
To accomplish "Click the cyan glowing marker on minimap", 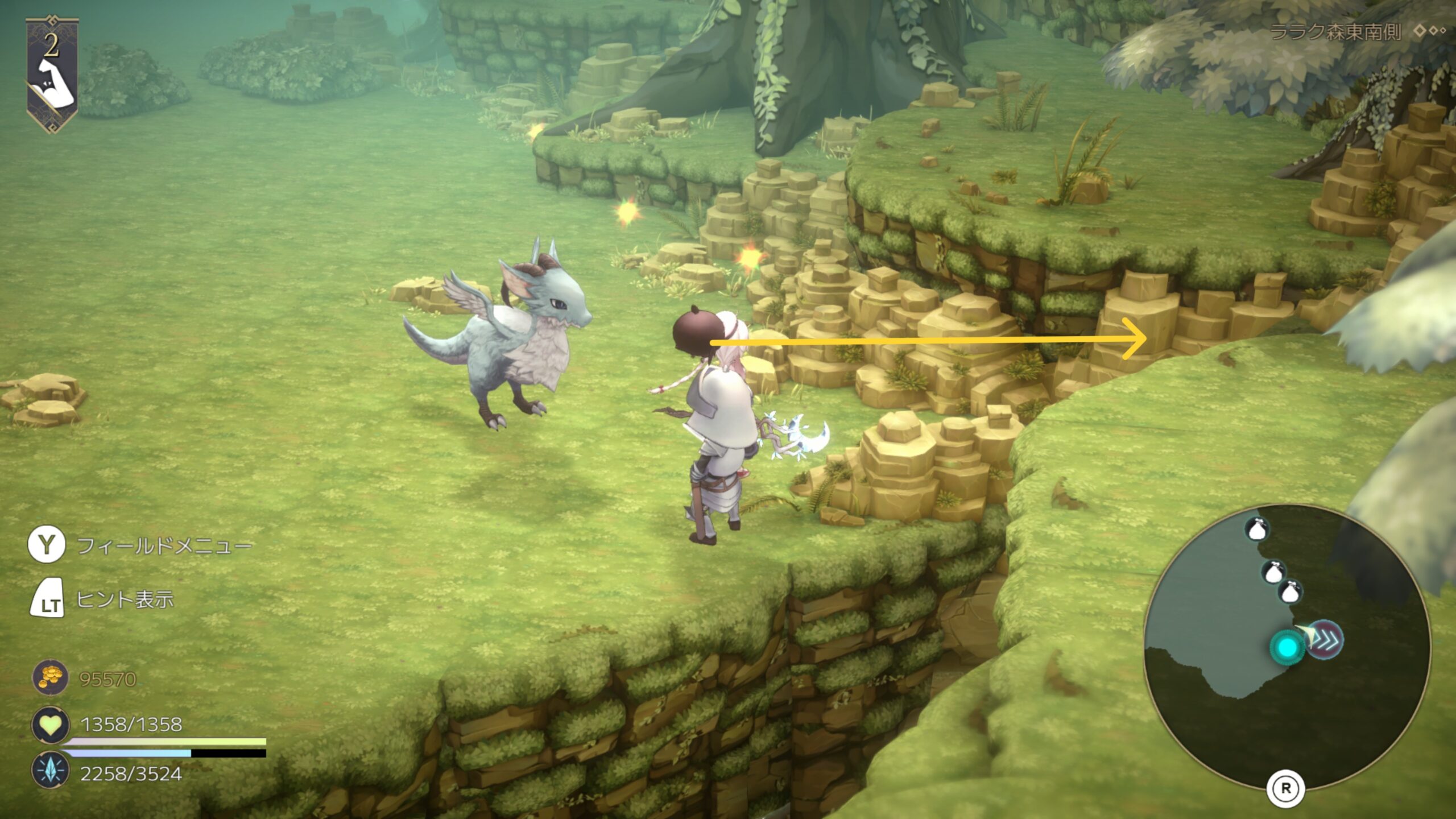I will [1288, 647].
